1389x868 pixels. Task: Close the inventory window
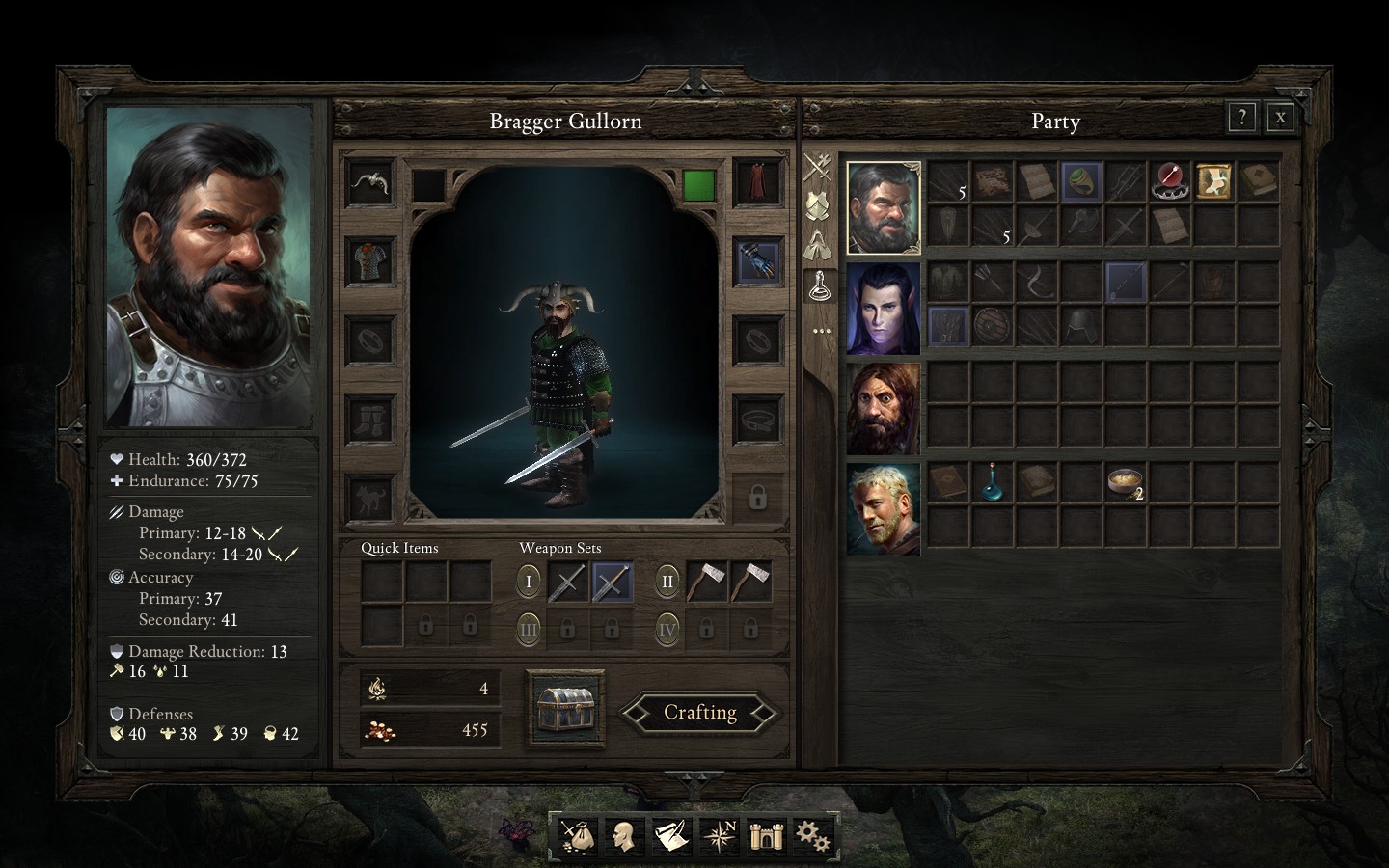tap(1280, 118)
